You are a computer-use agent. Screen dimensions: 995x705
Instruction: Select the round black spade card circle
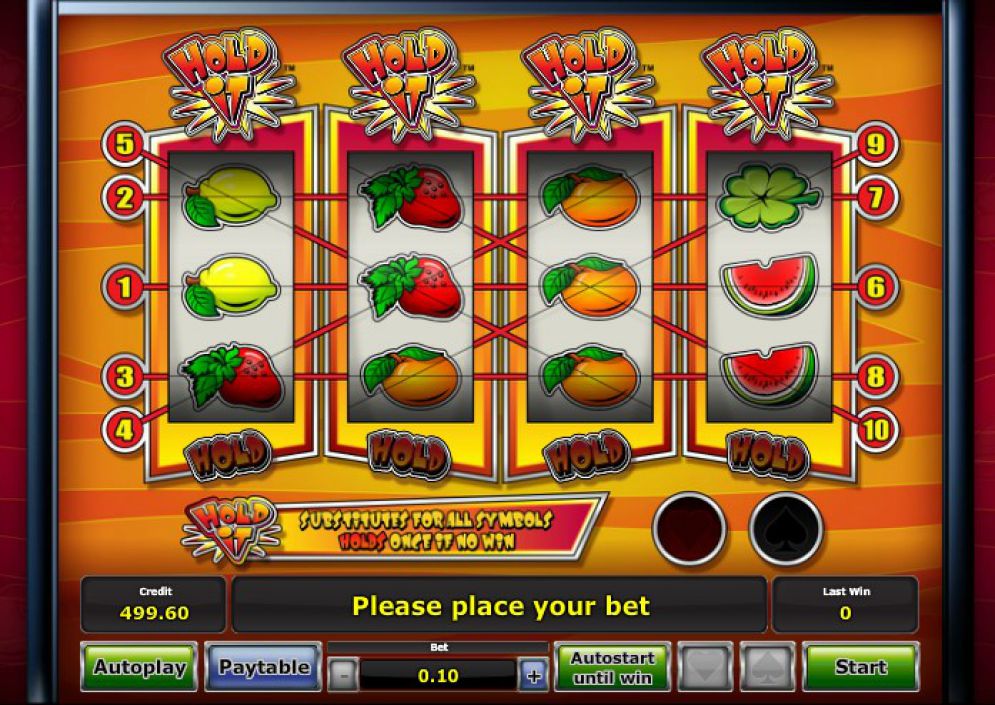[785, 528]
